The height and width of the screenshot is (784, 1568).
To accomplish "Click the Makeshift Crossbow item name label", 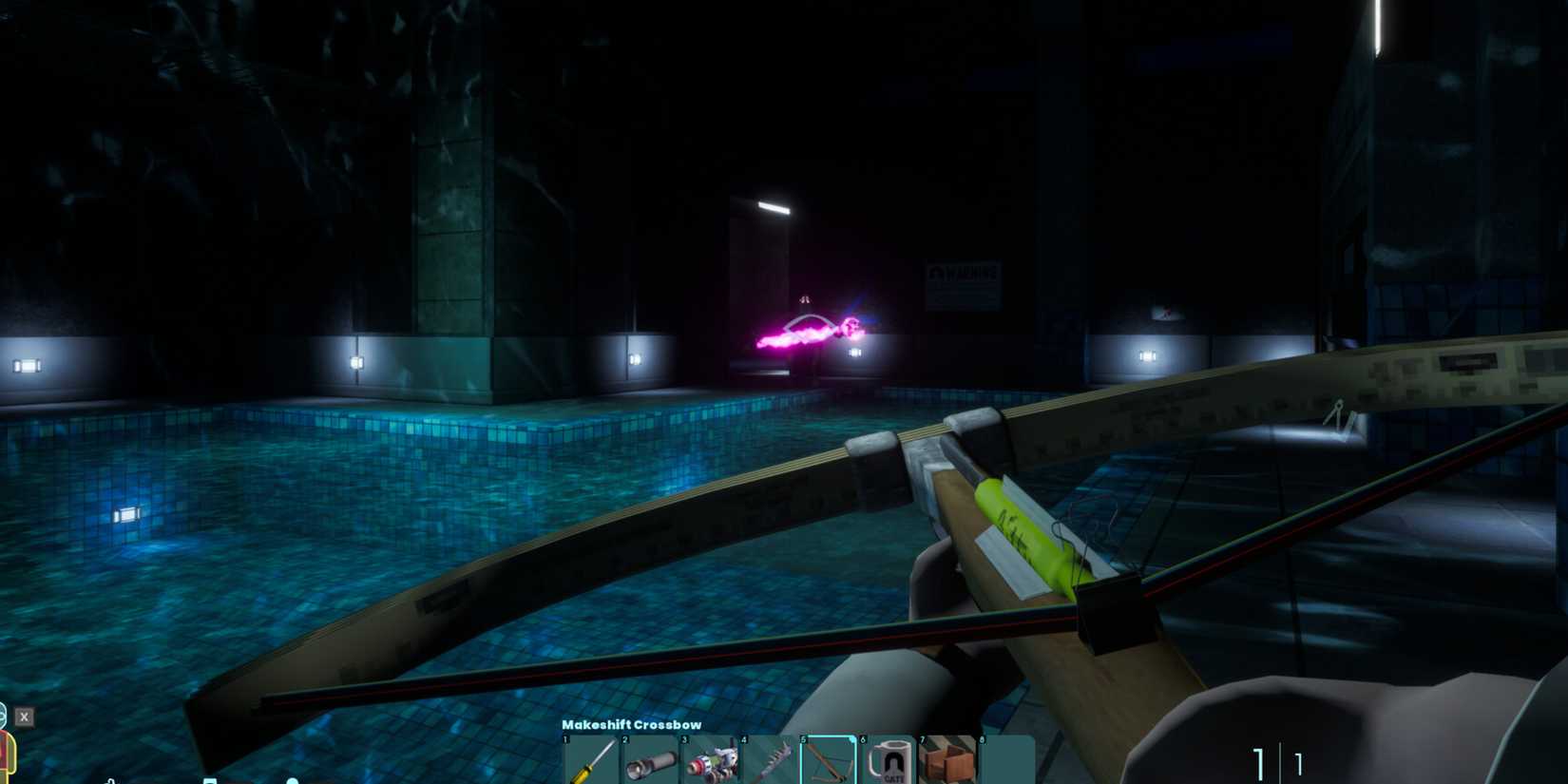I will [x=631, y=724].
